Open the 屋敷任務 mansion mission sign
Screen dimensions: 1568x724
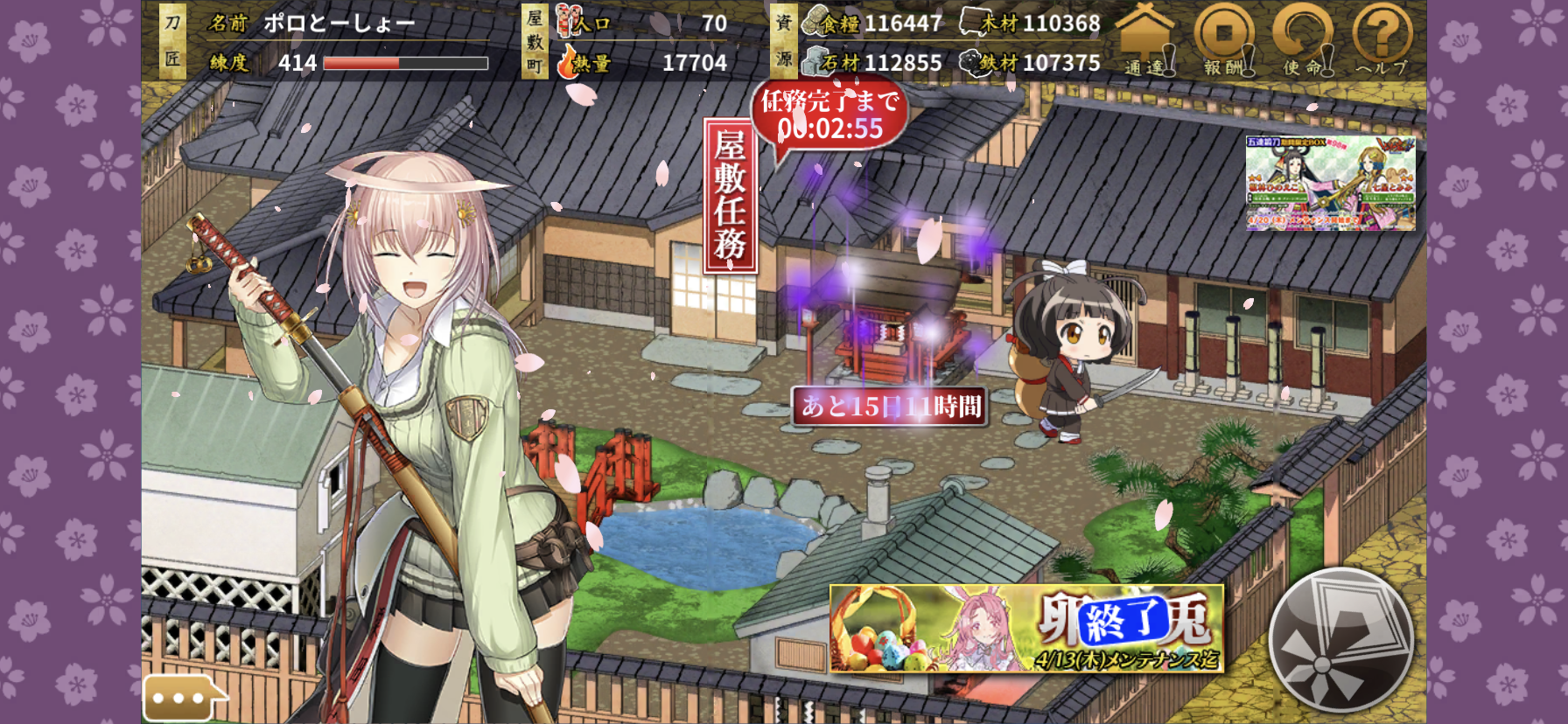[730, 196]
